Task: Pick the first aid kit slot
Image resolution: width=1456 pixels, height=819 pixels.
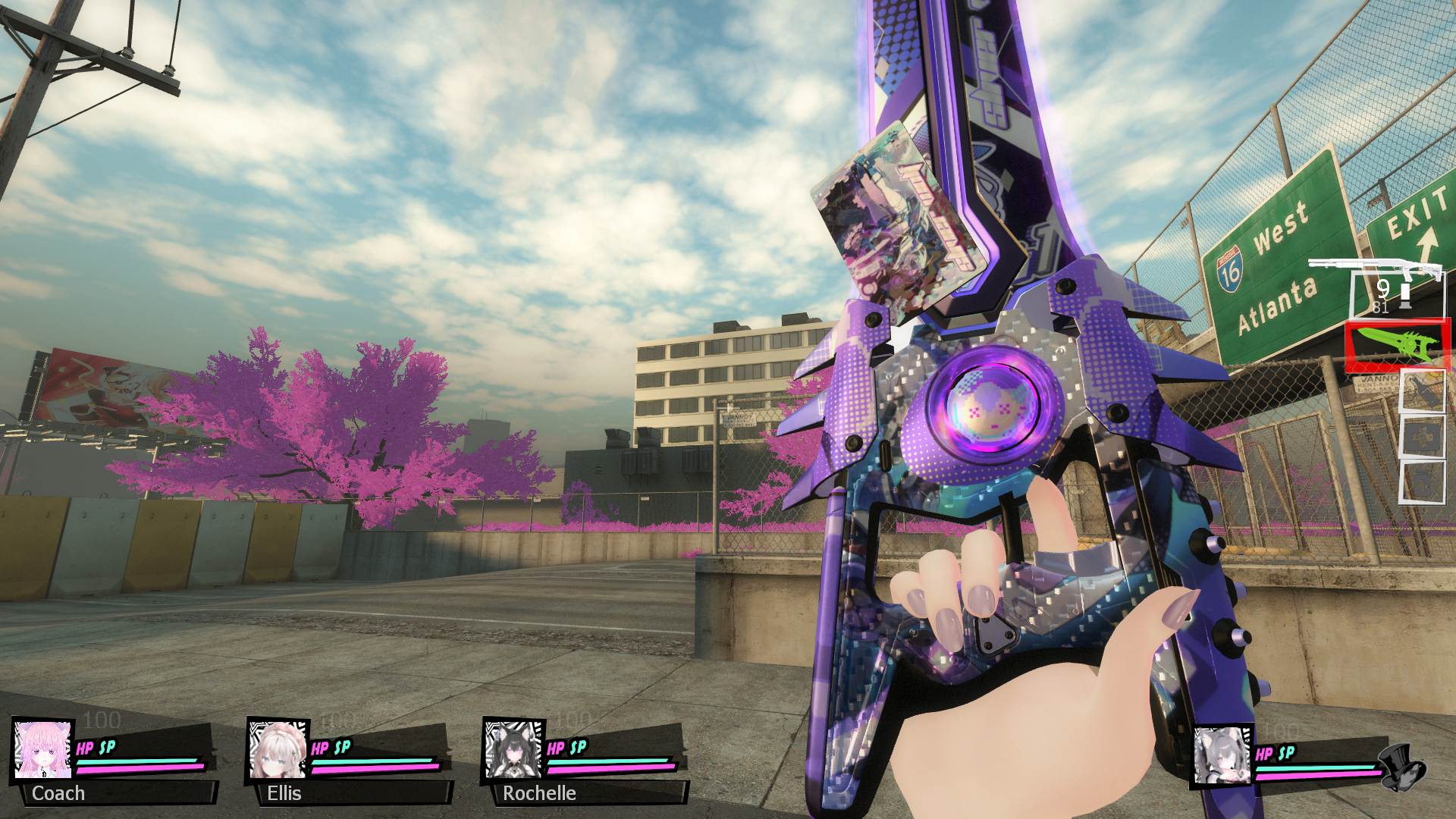Action: click(x=1422, y=438)
